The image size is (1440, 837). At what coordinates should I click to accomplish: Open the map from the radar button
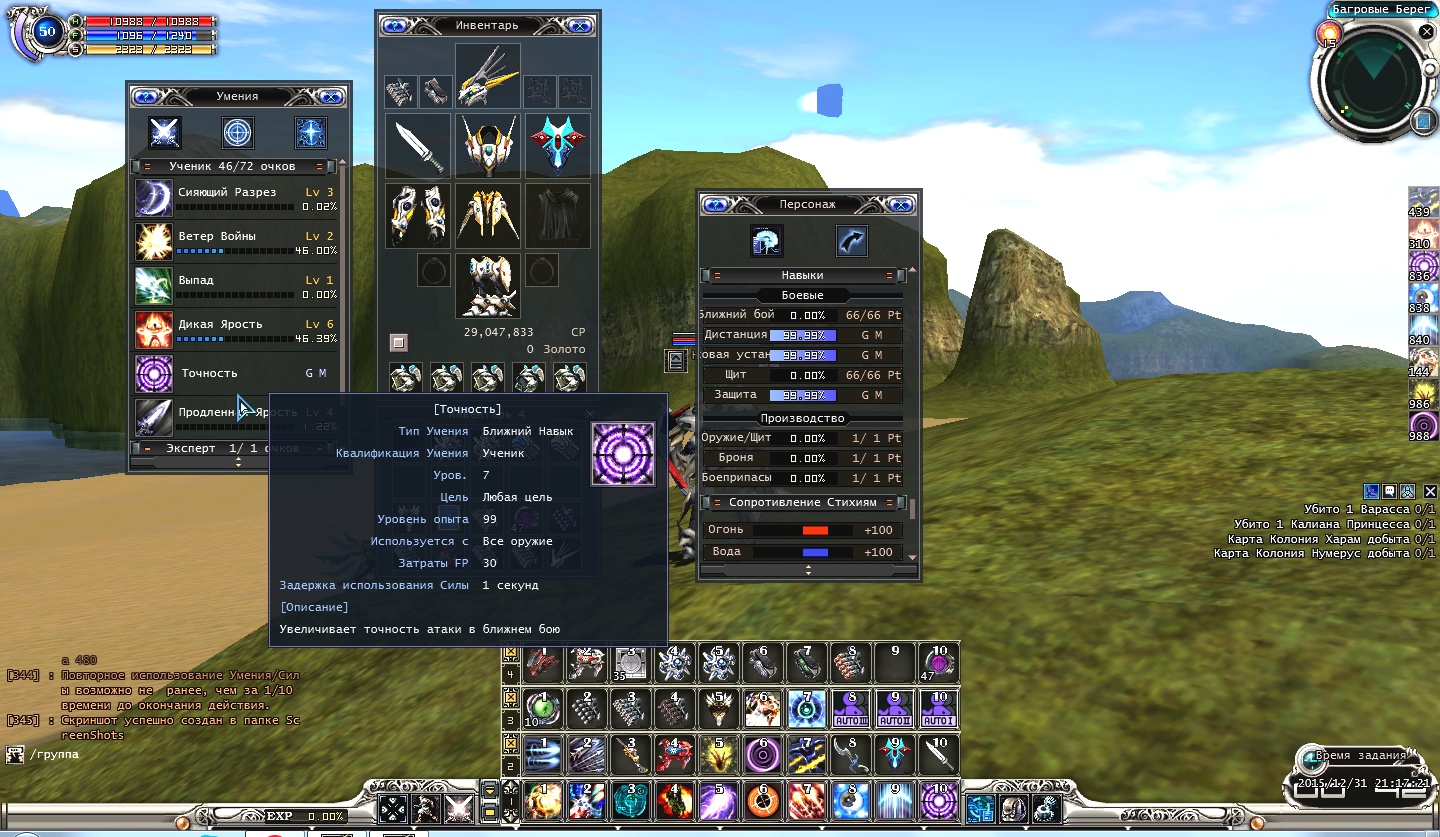pyautogui.click(x=1424, y=121)
